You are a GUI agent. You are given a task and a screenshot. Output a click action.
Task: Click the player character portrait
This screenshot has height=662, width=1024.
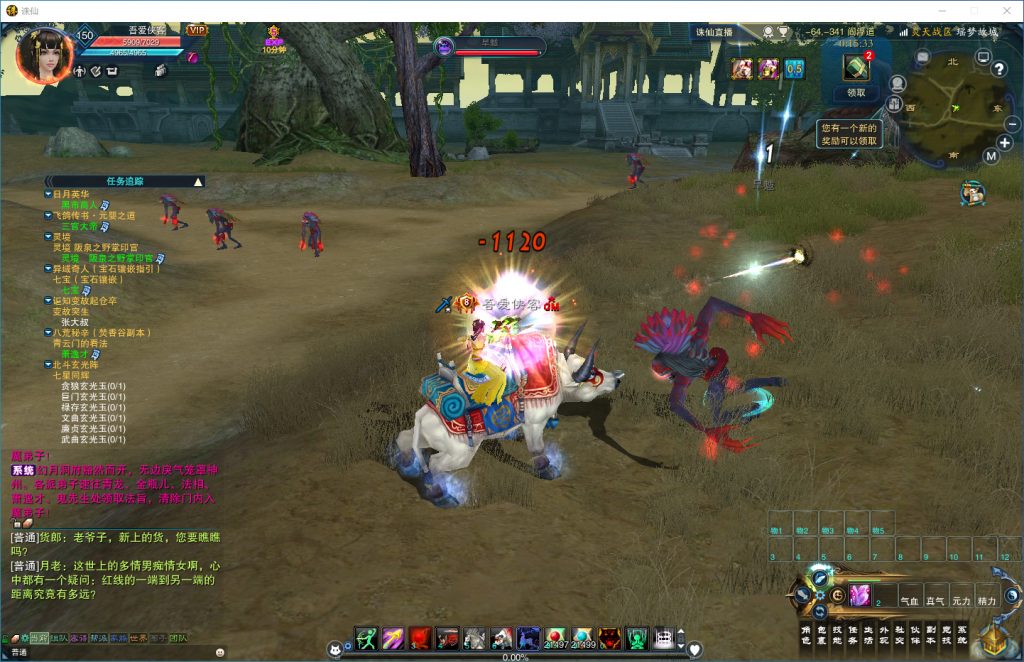click(44, 55)
